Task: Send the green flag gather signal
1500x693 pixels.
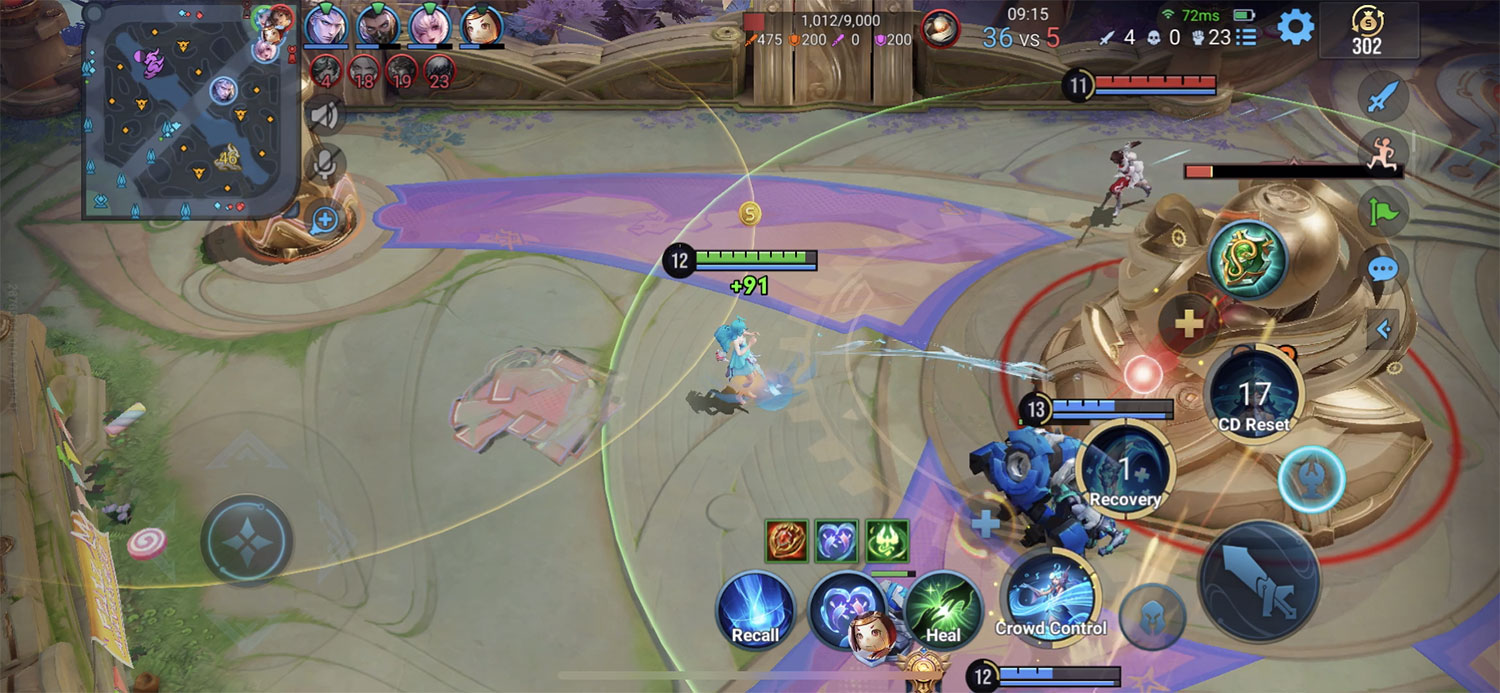Action: click(1385, 211)
